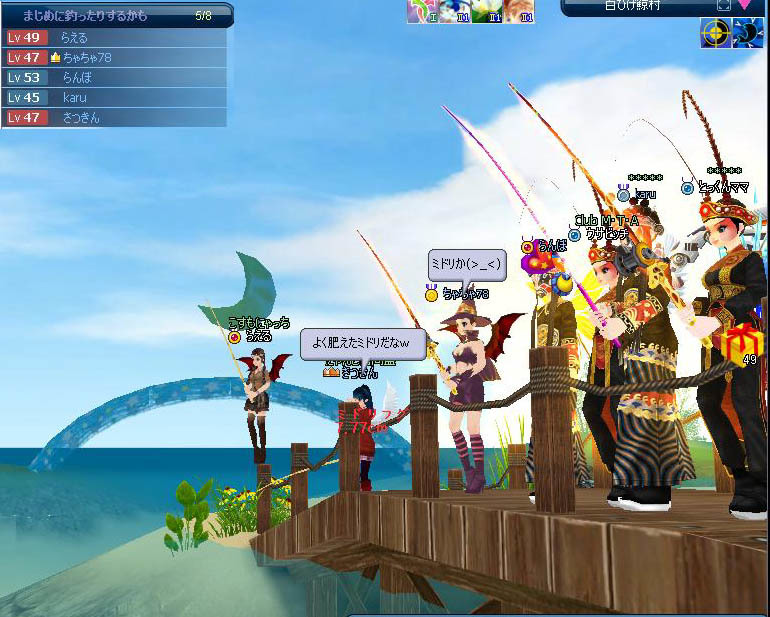Click the yellow crosshair target icon
The image size is (770, 617).
click(x=713, y=33)
